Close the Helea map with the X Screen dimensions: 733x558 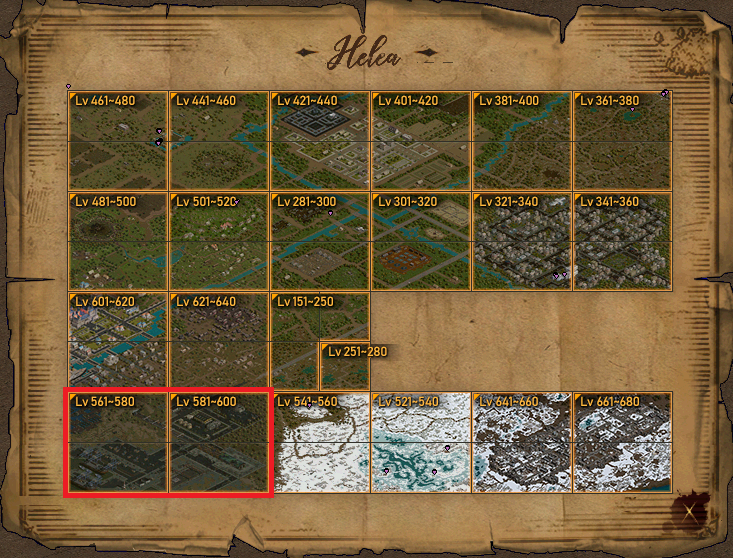[691, 512]
